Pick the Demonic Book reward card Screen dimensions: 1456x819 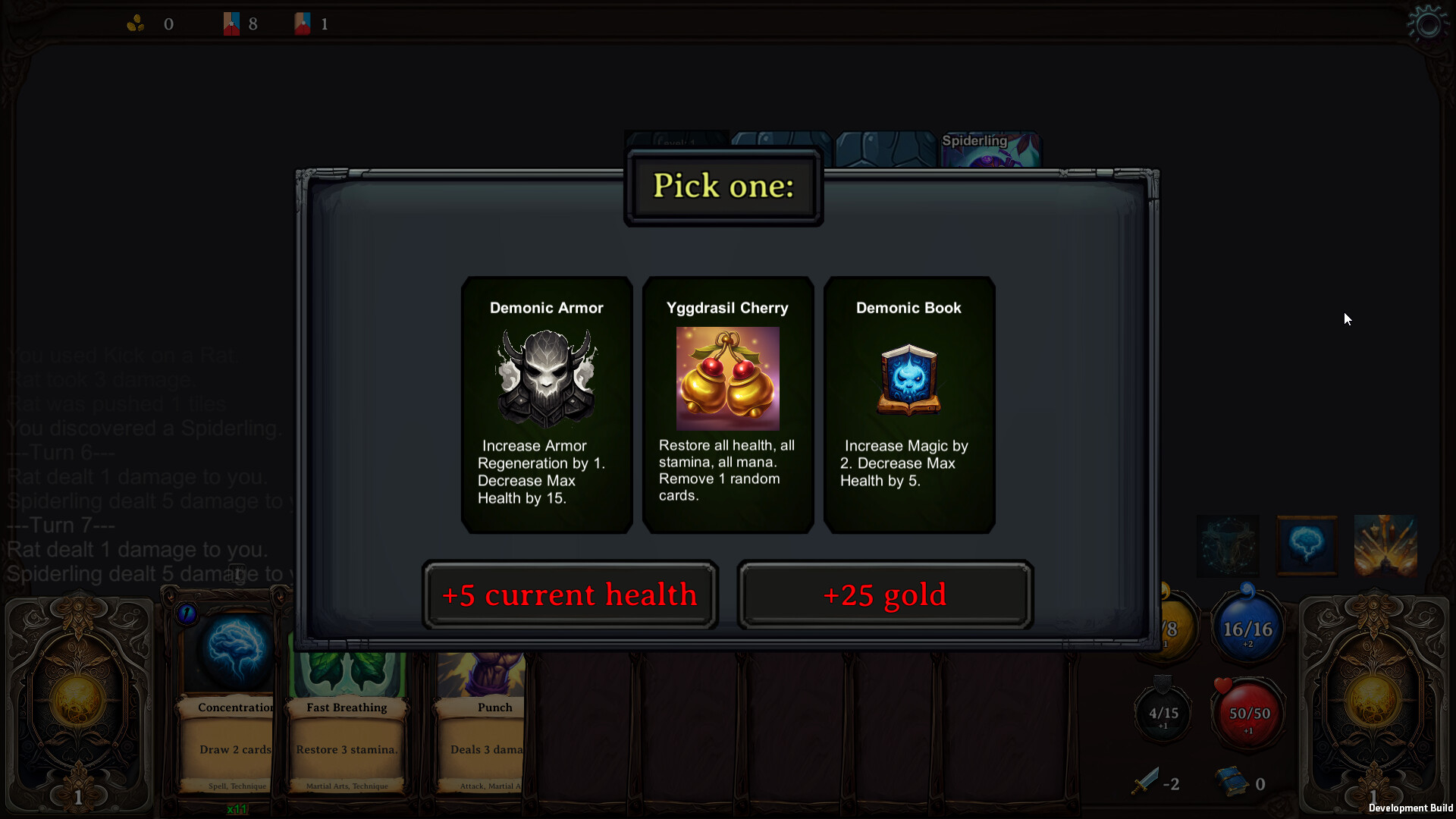(908, 404)
